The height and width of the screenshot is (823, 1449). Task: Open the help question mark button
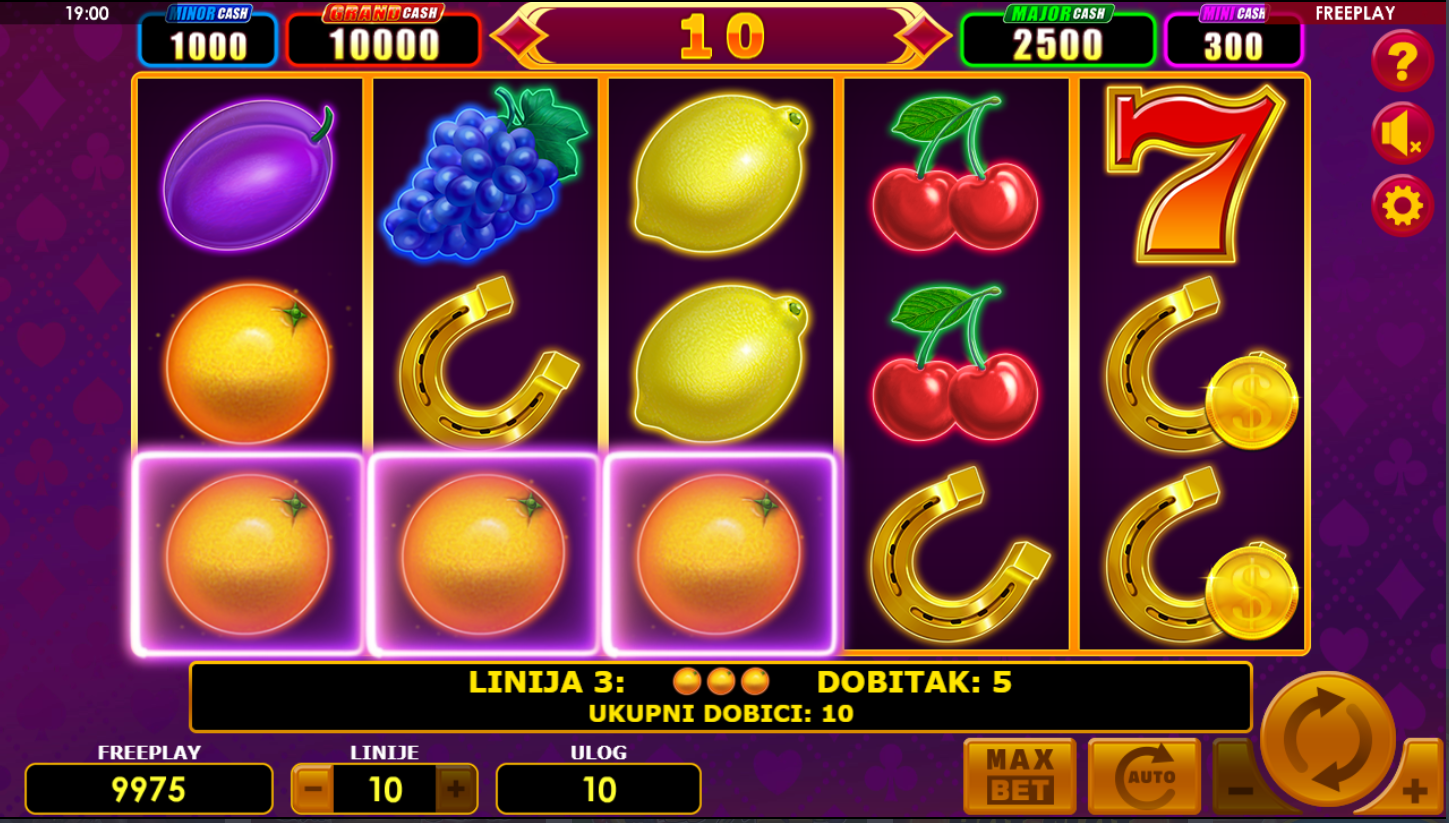click(x=1402, y=62)
